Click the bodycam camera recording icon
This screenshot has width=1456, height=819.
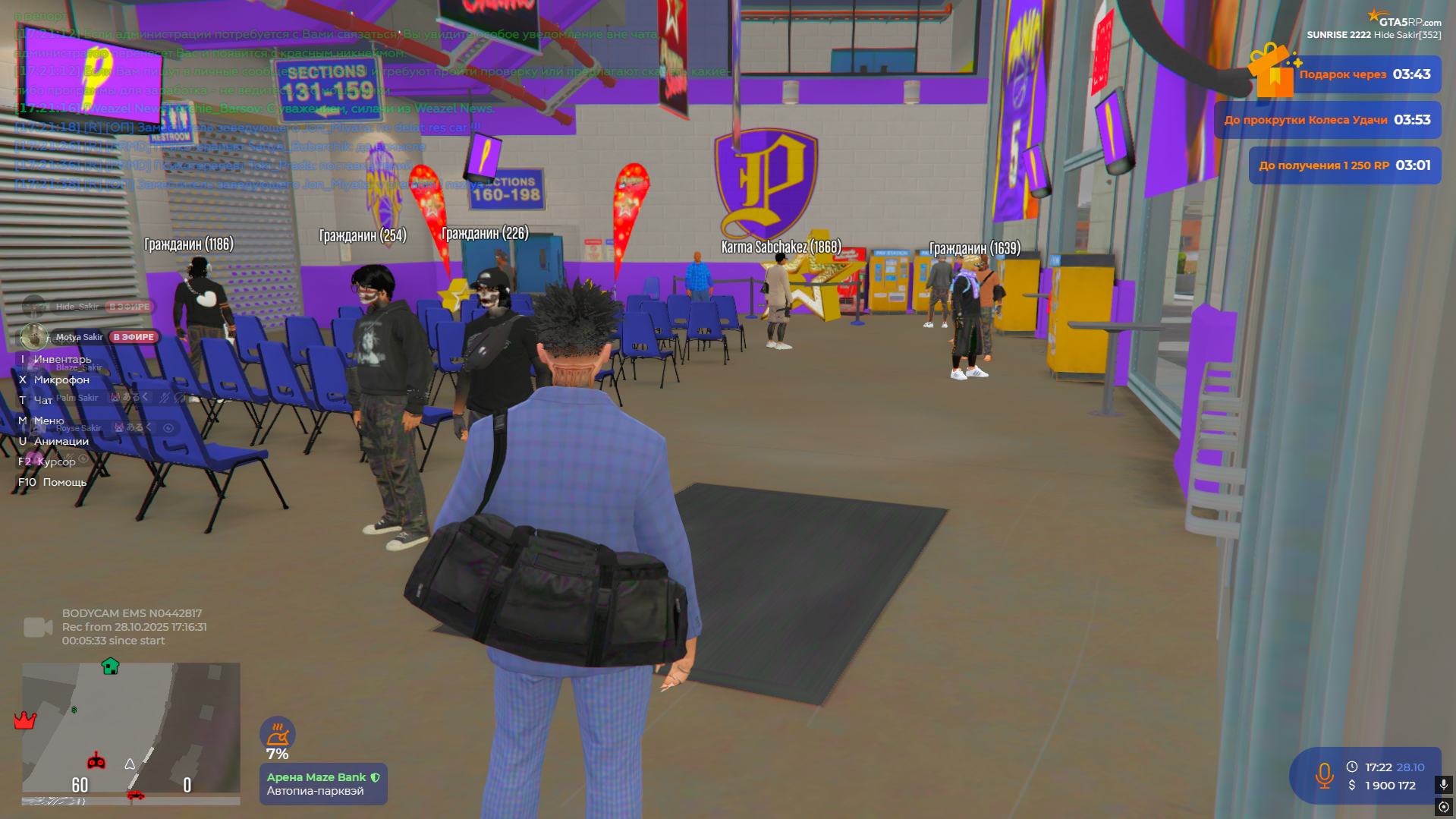coord(37,627)
